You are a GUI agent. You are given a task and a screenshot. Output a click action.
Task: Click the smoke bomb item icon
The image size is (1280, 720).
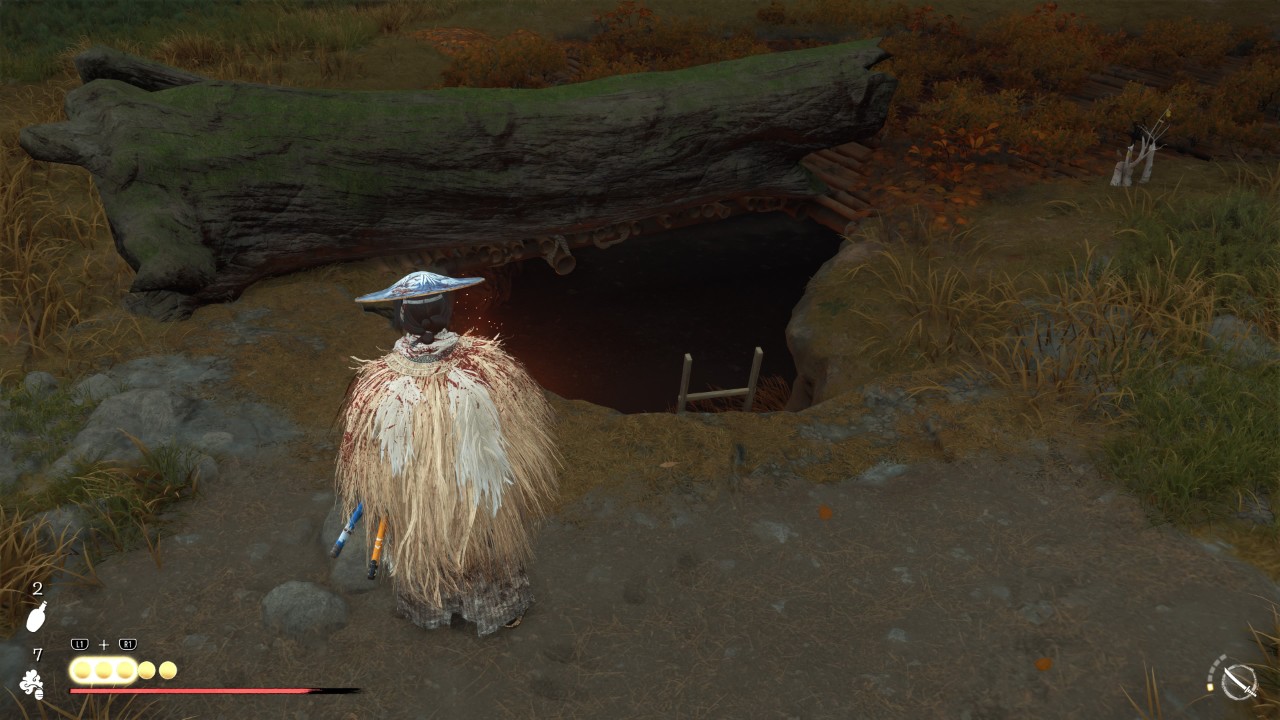tap(32, 684)
